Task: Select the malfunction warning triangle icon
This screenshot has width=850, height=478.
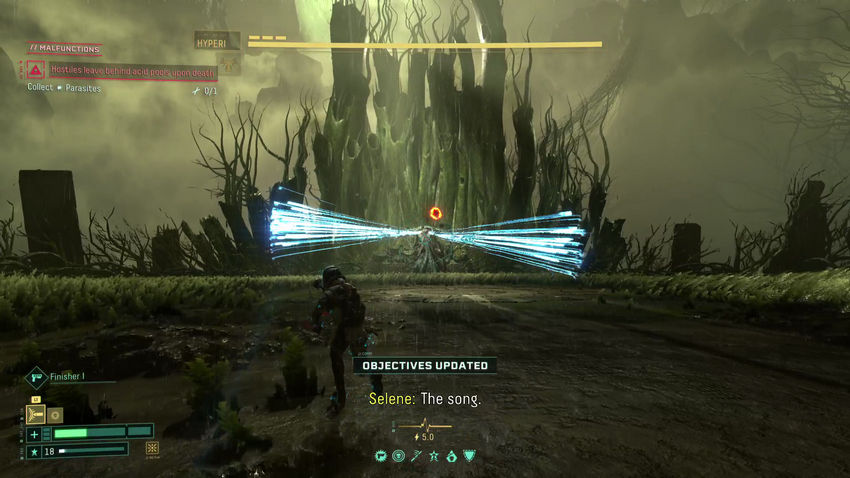Action: click(36, 70)
